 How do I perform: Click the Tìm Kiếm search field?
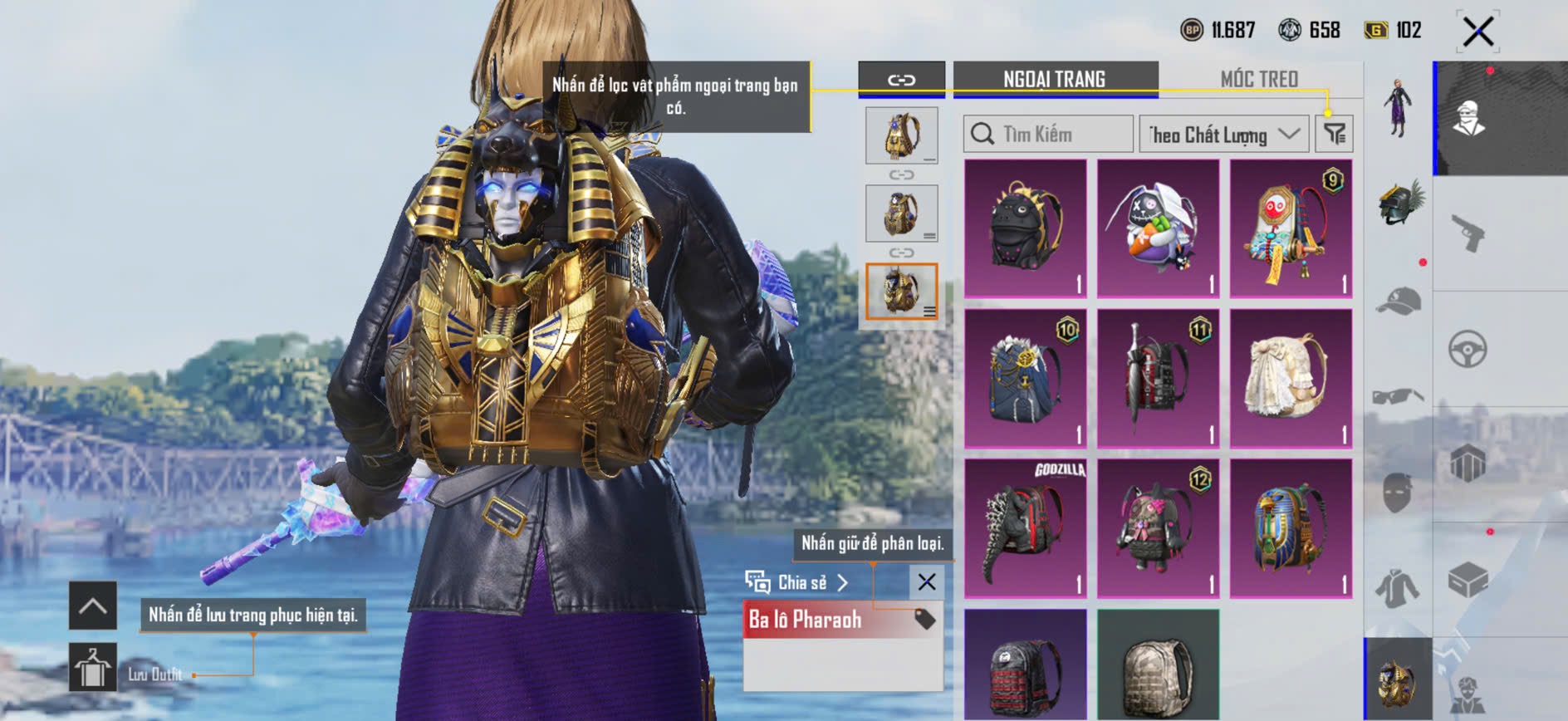click(1048, 134)
